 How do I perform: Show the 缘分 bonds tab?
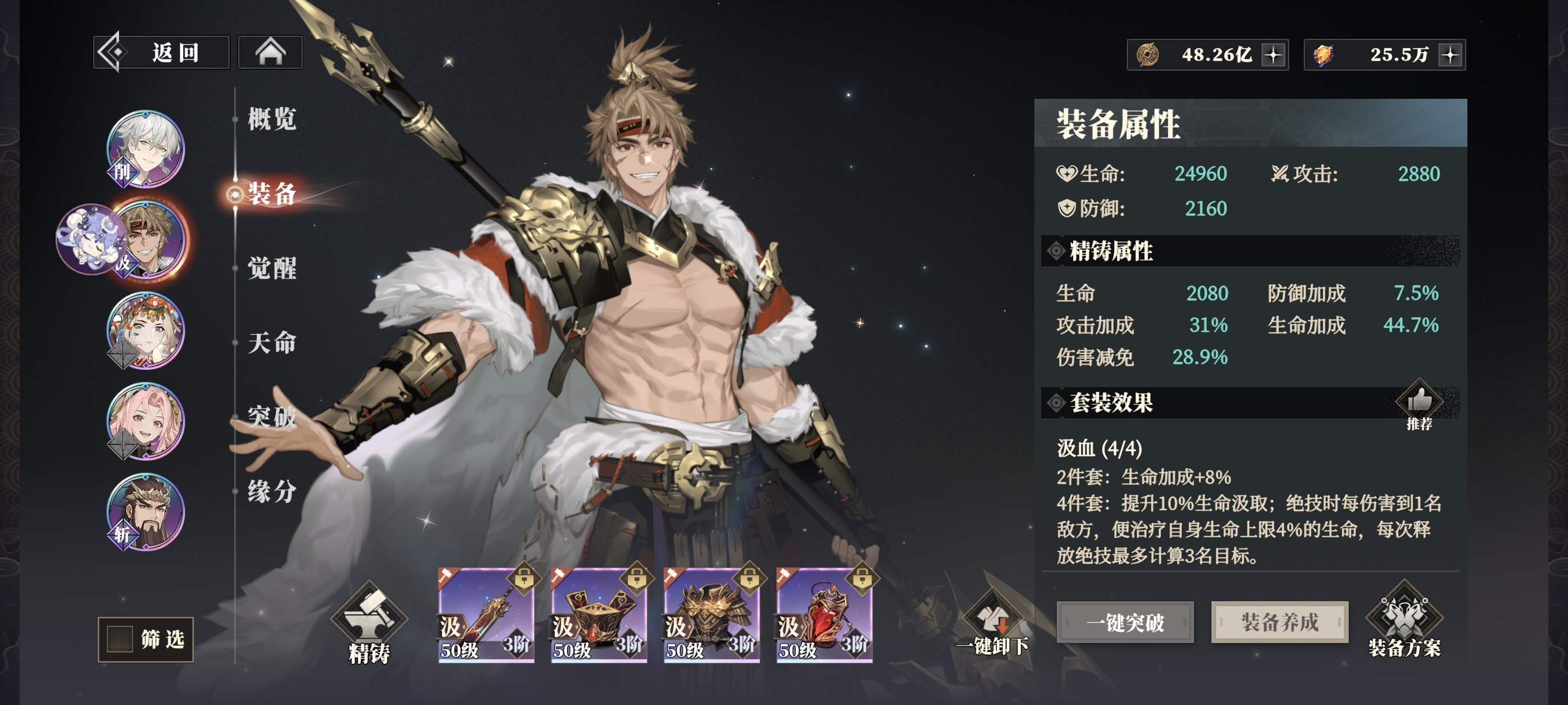pyautogui.click(x=272, y=492)
